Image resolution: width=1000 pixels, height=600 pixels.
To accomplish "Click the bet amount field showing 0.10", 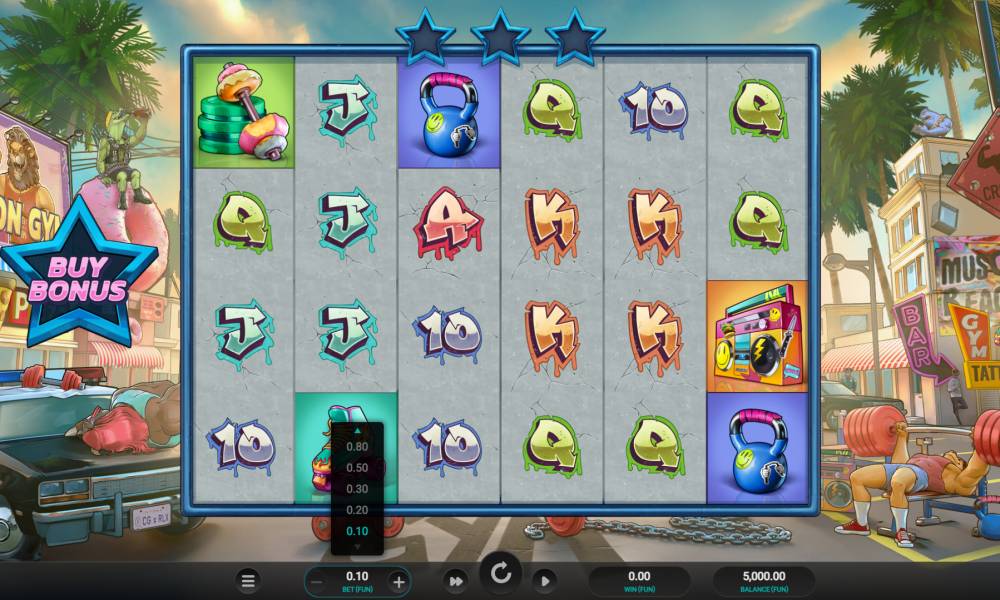I will pos(357,577).
